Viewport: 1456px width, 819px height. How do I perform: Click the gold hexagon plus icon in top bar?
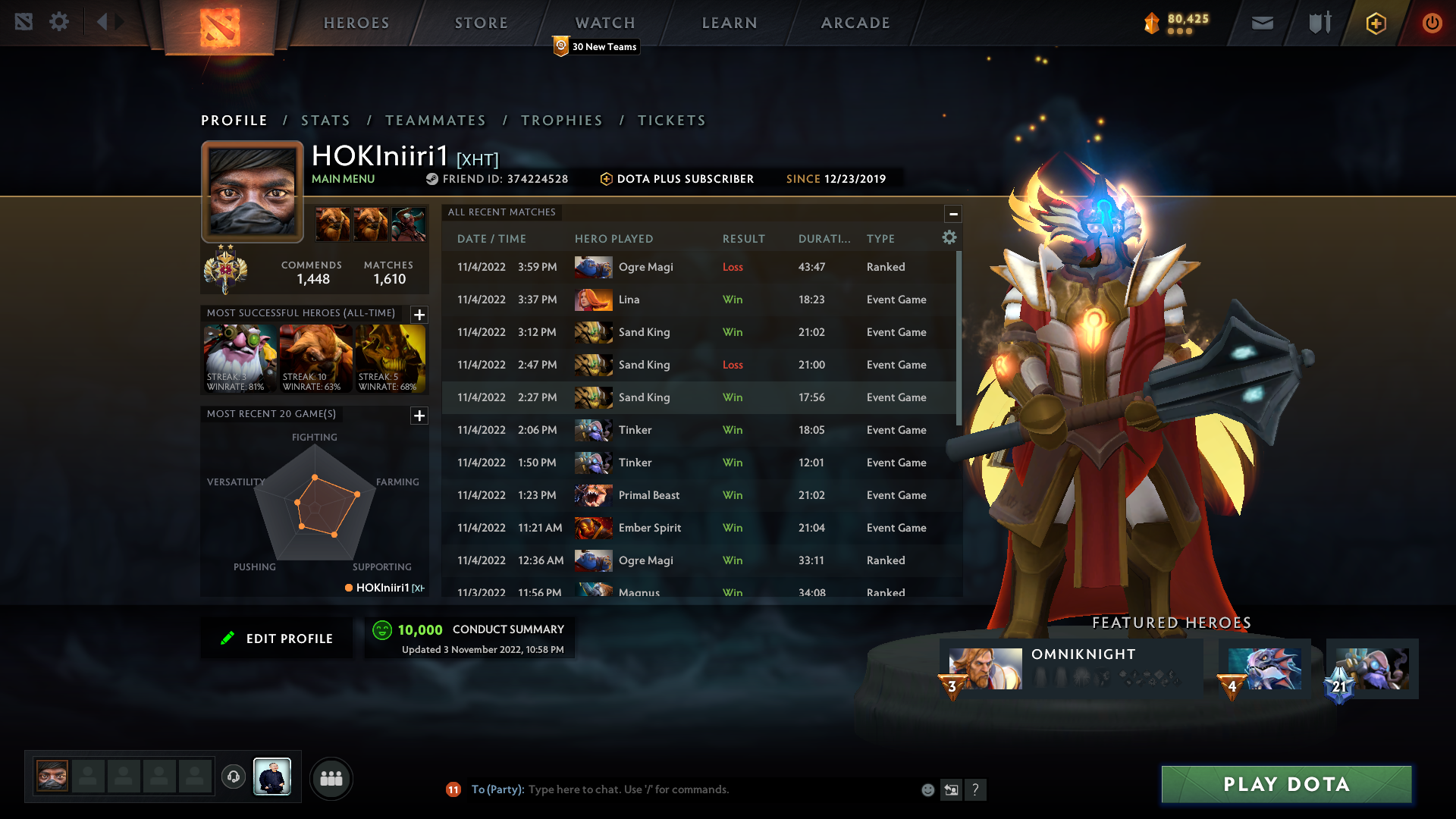pyautogui.click(x=1375, y=23)
